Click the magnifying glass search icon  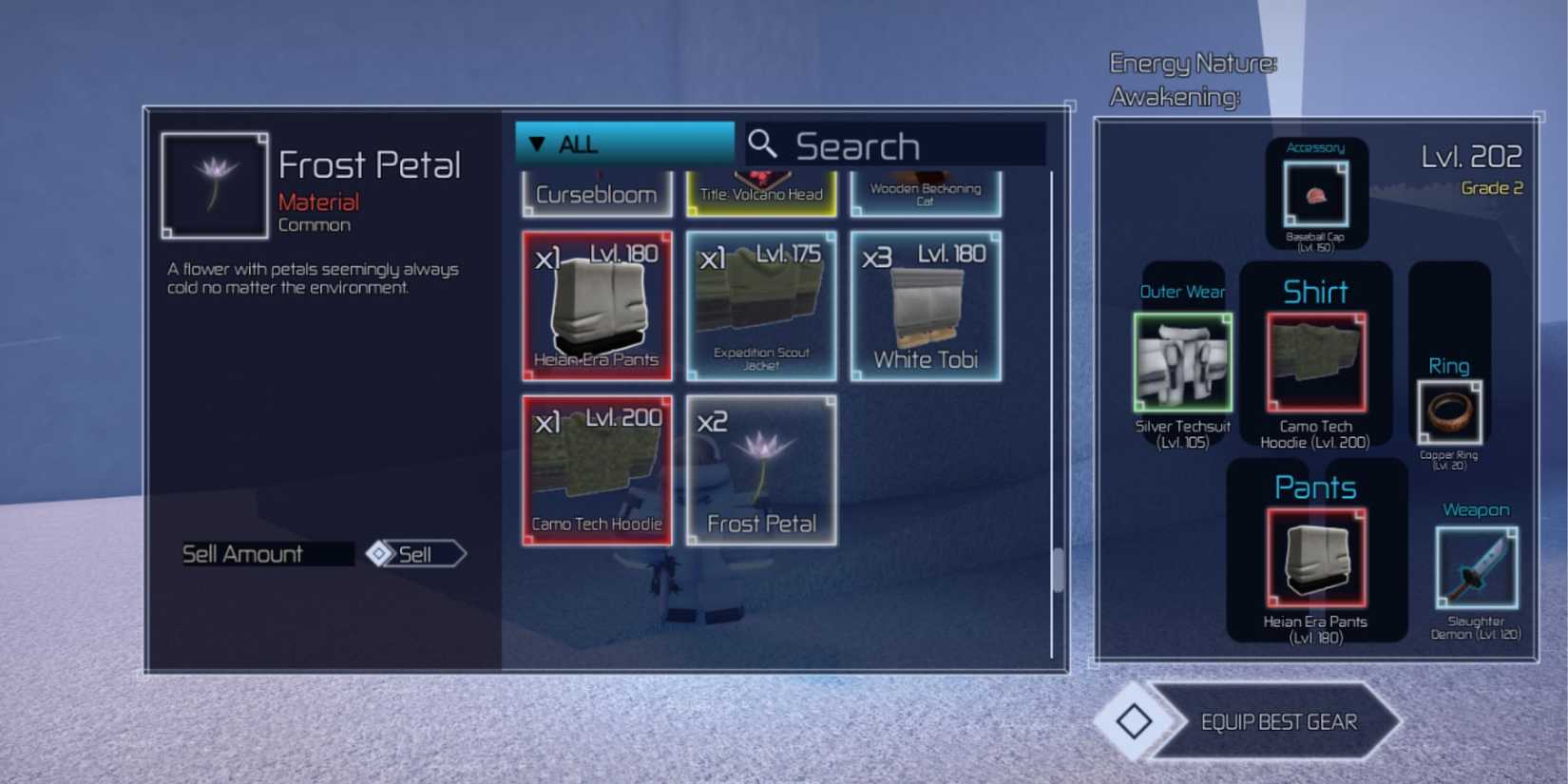click(761, 143)
